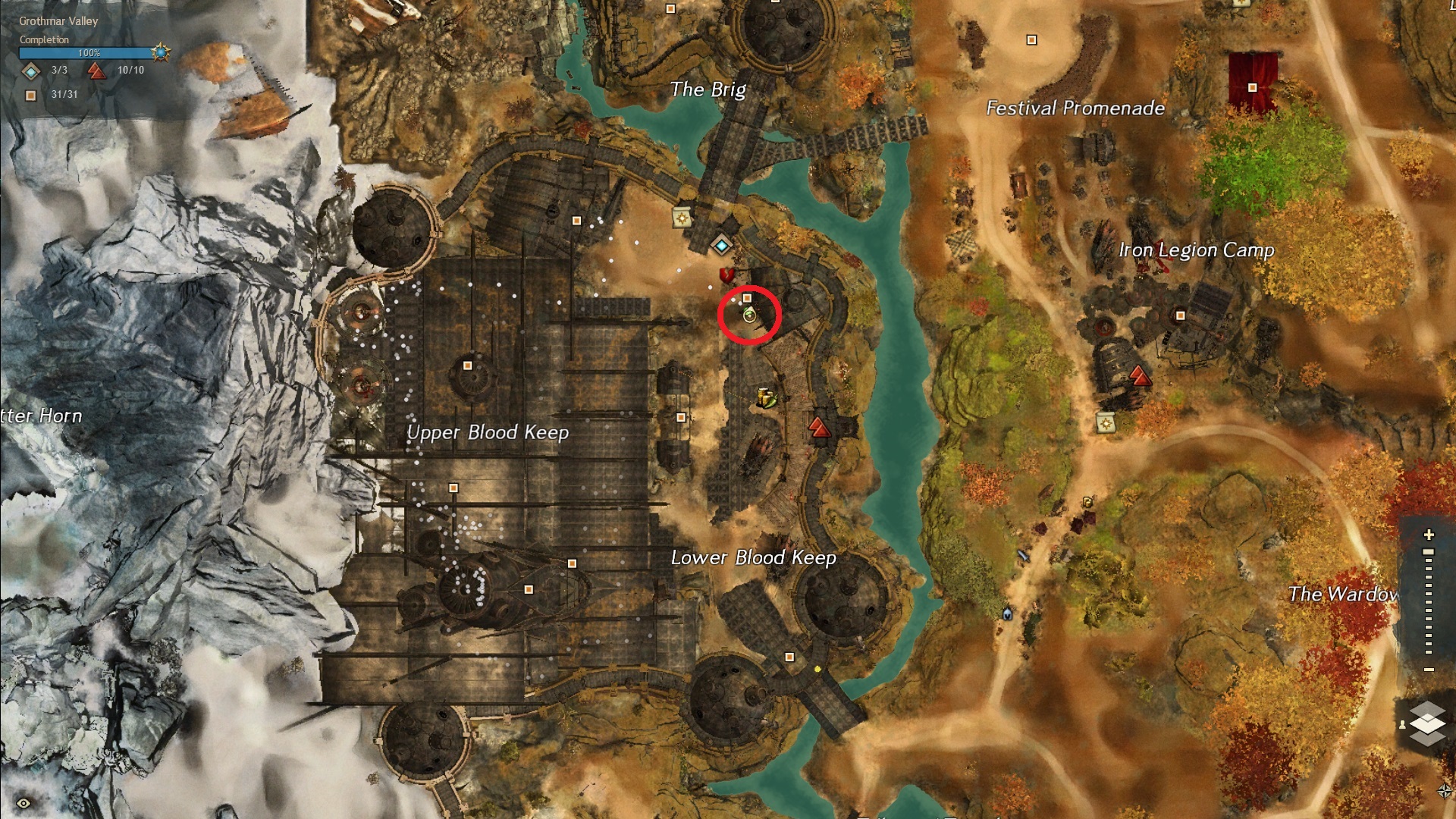Toggle the eye icon map legend
The image size is (1456, 819).
point(24,803)
